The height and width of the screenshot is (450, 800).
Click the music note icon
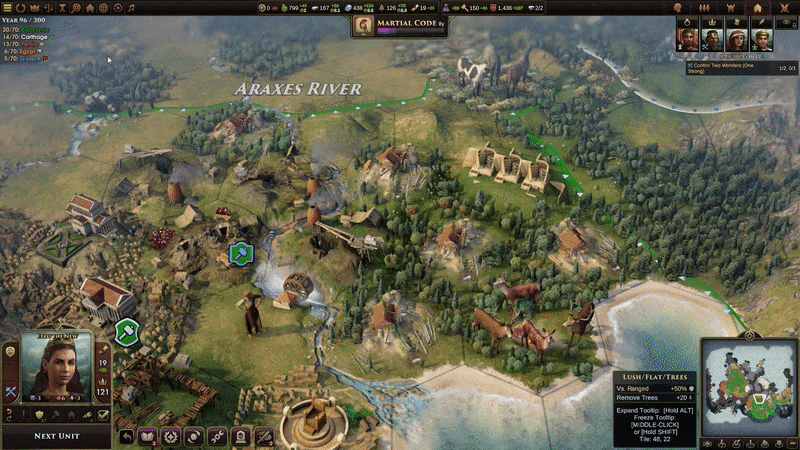coord(130,8)
